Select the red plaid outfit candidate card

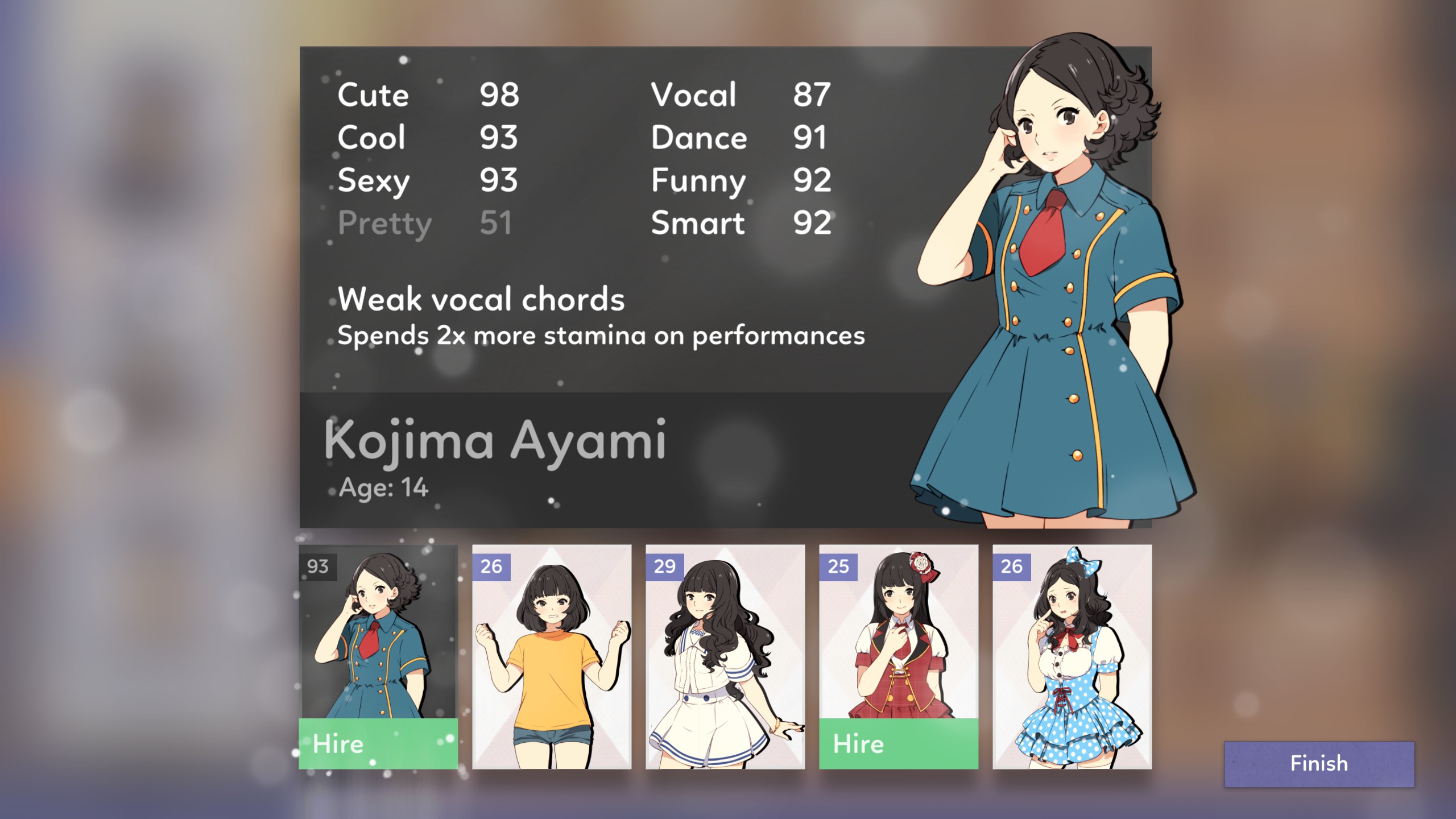coord(898,631)
